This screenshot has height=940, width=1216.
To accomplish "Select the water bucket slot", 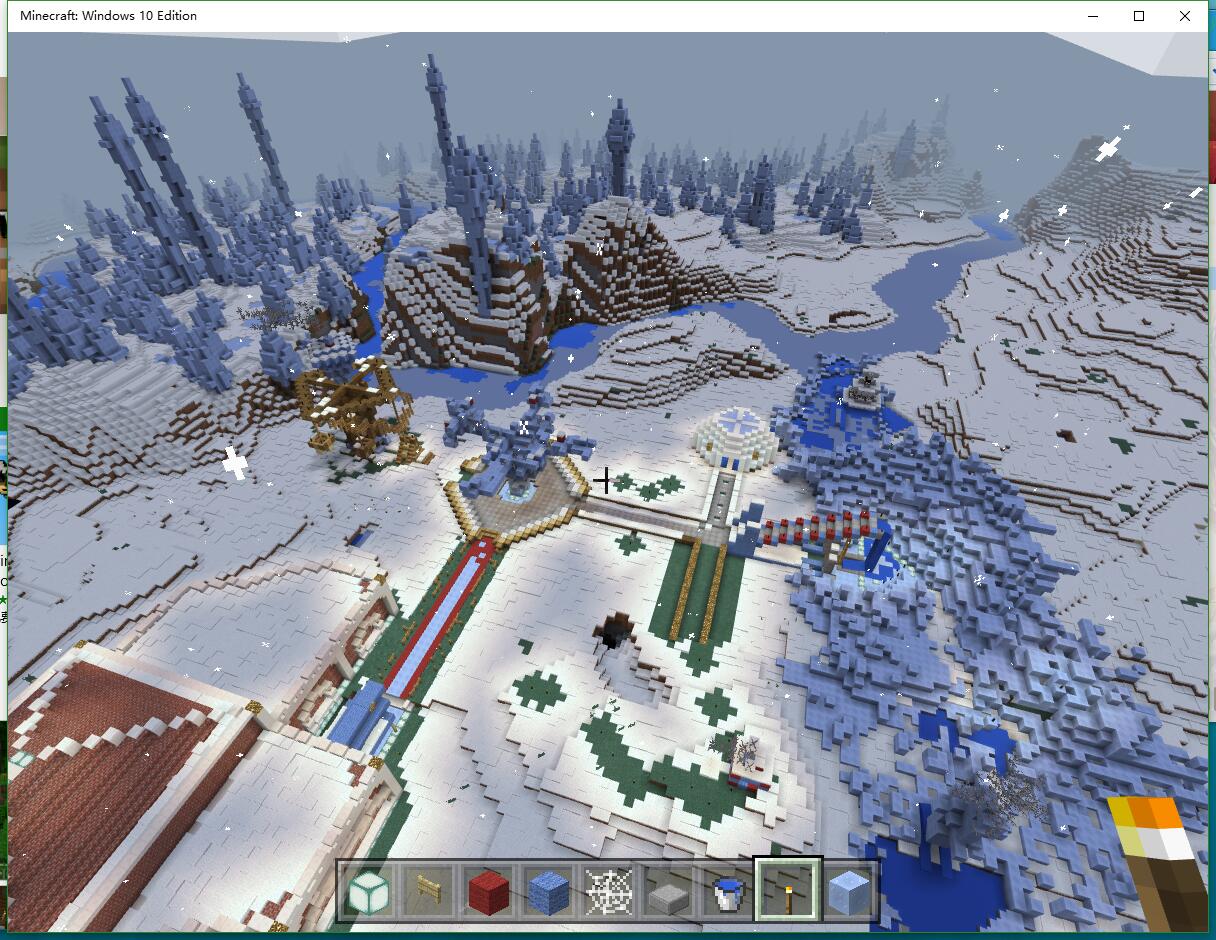I will tap(728, 889).
